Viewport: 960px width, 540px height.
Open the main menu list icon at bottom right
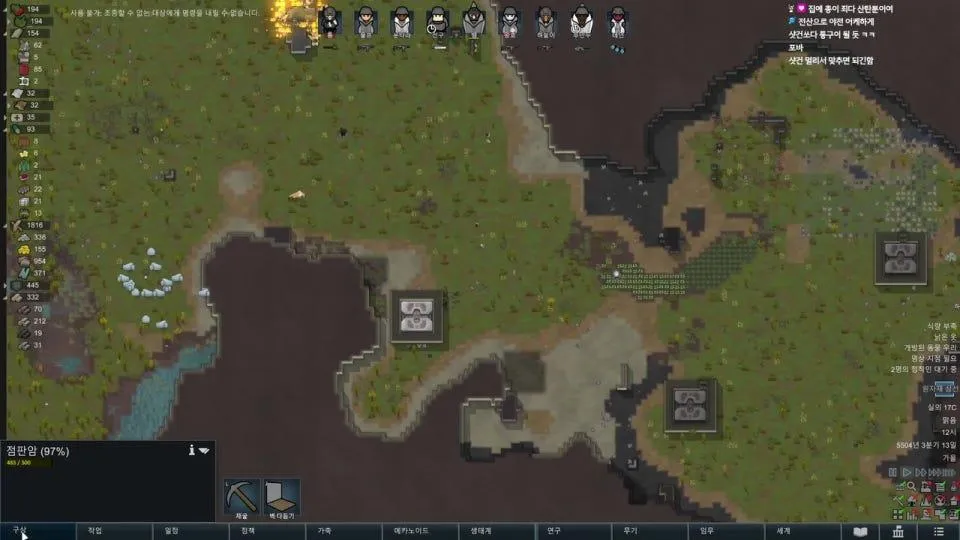[937, 531]
